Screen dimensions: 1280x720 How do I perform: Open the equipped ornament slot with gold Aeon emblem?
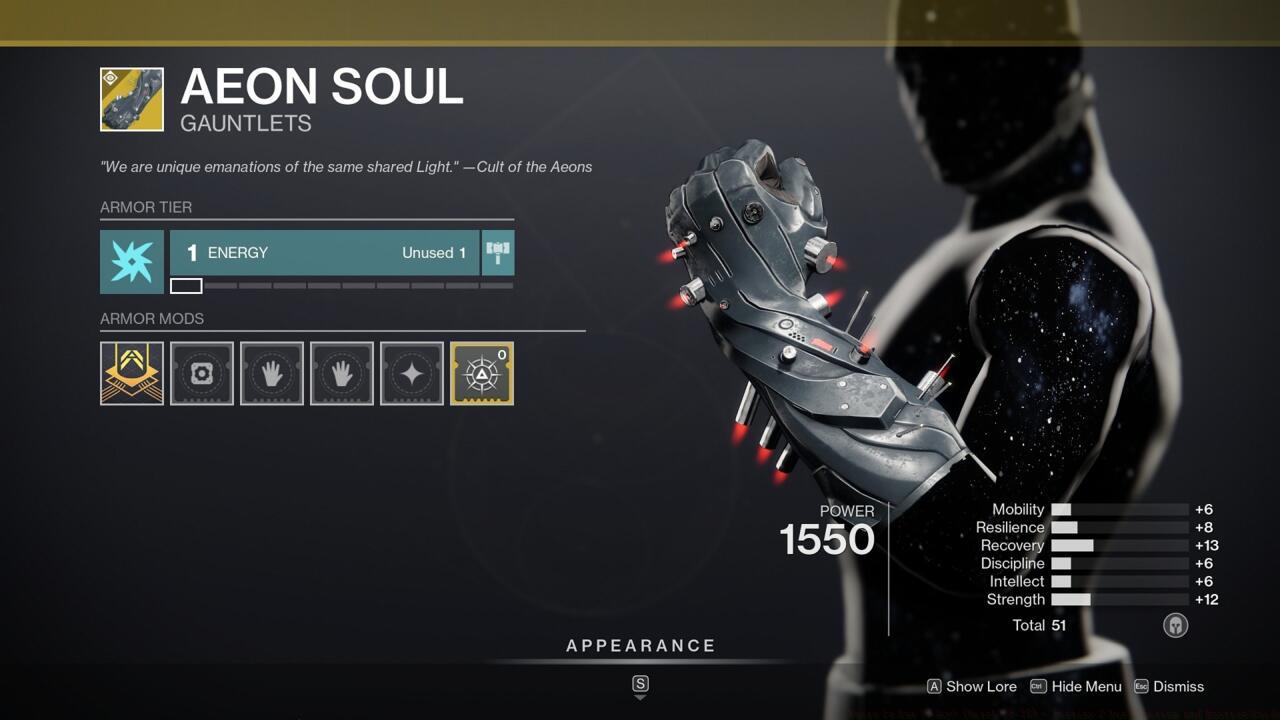click(131, 373)
